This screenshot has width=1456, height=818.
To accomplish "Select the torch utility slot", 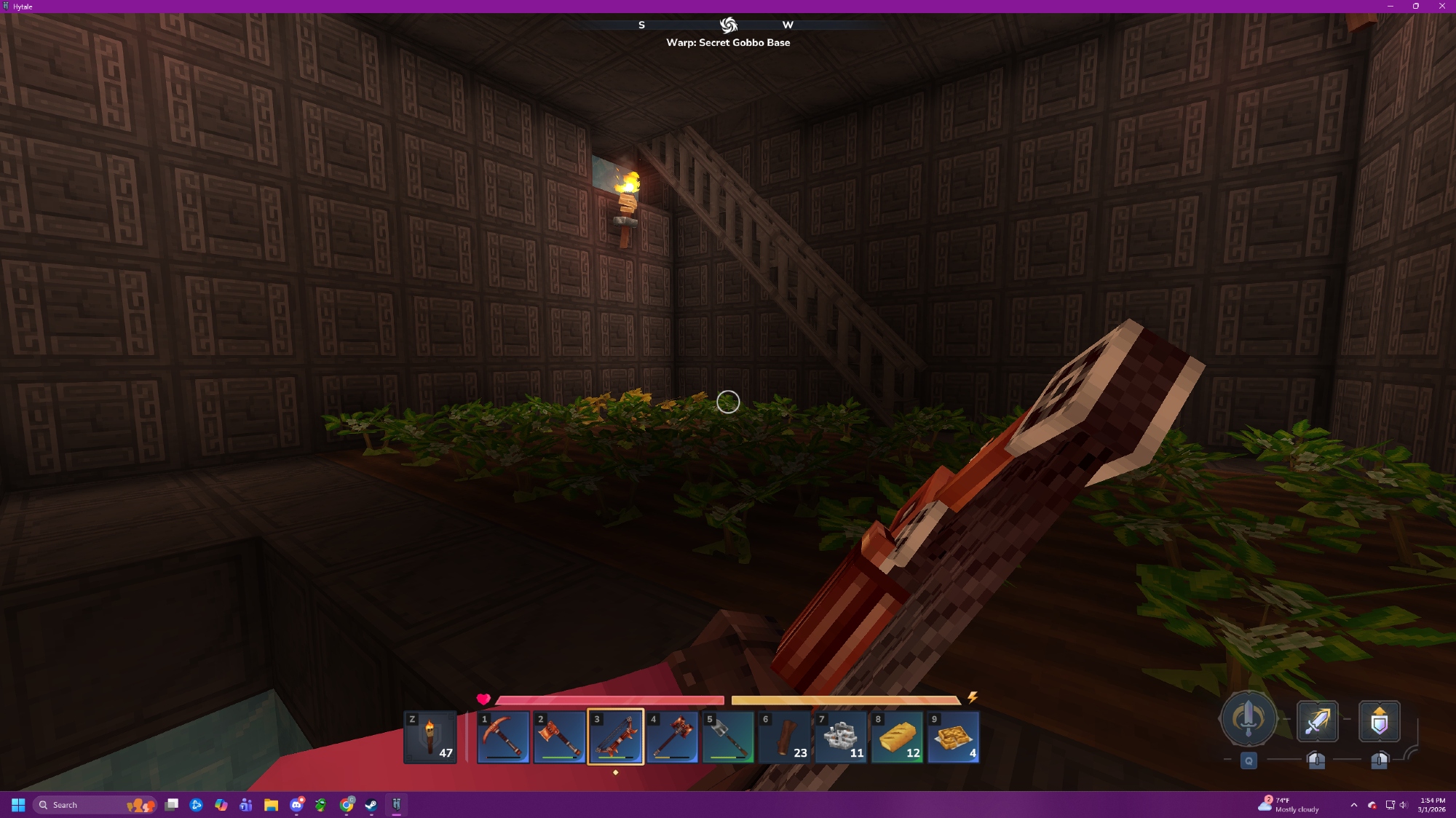I will pyautogui.click(x=430, y=736).
